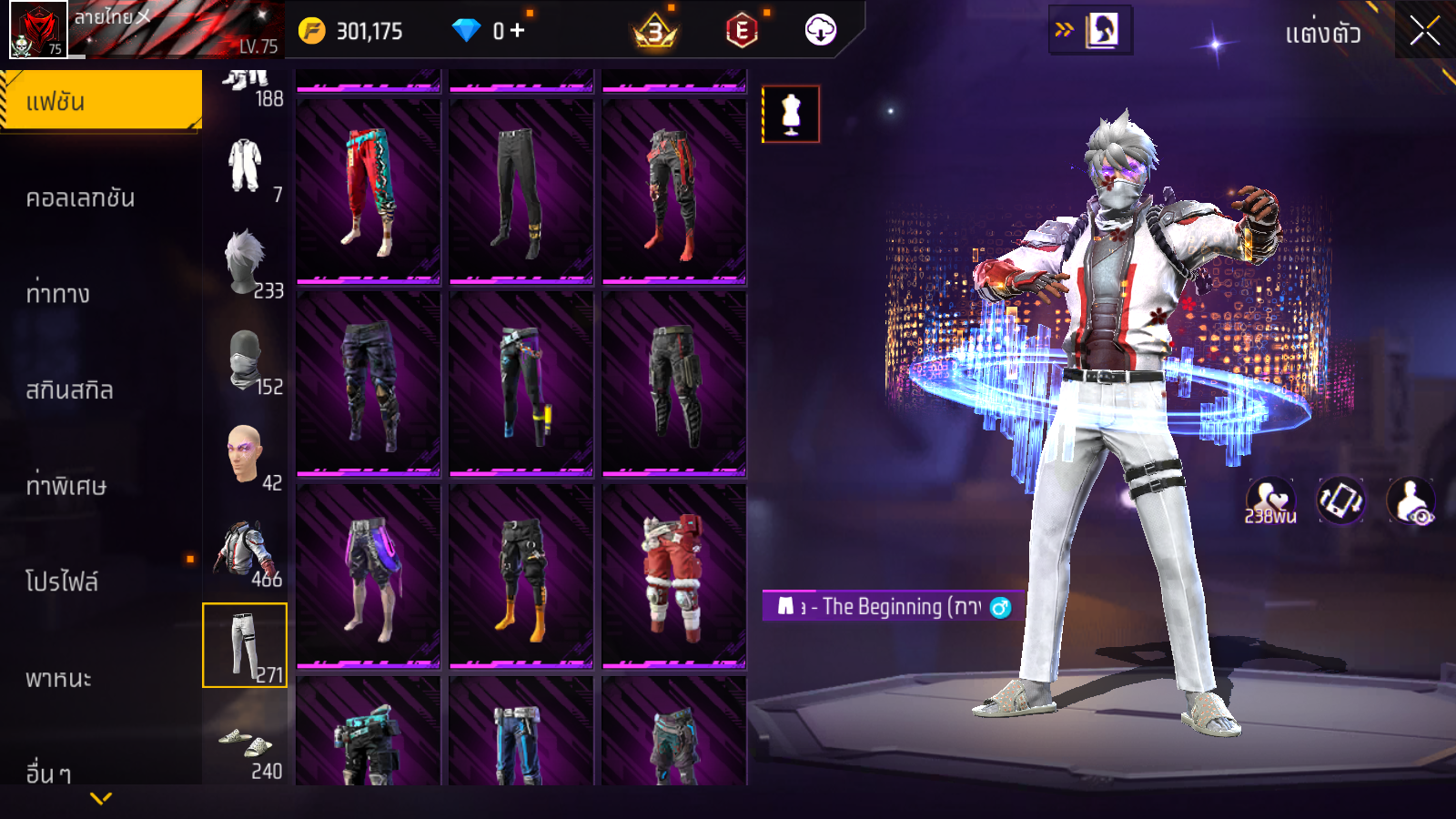Close the wardrobe with the X button
This screenshot has height=819, width=1456.
click(1424, 31)
